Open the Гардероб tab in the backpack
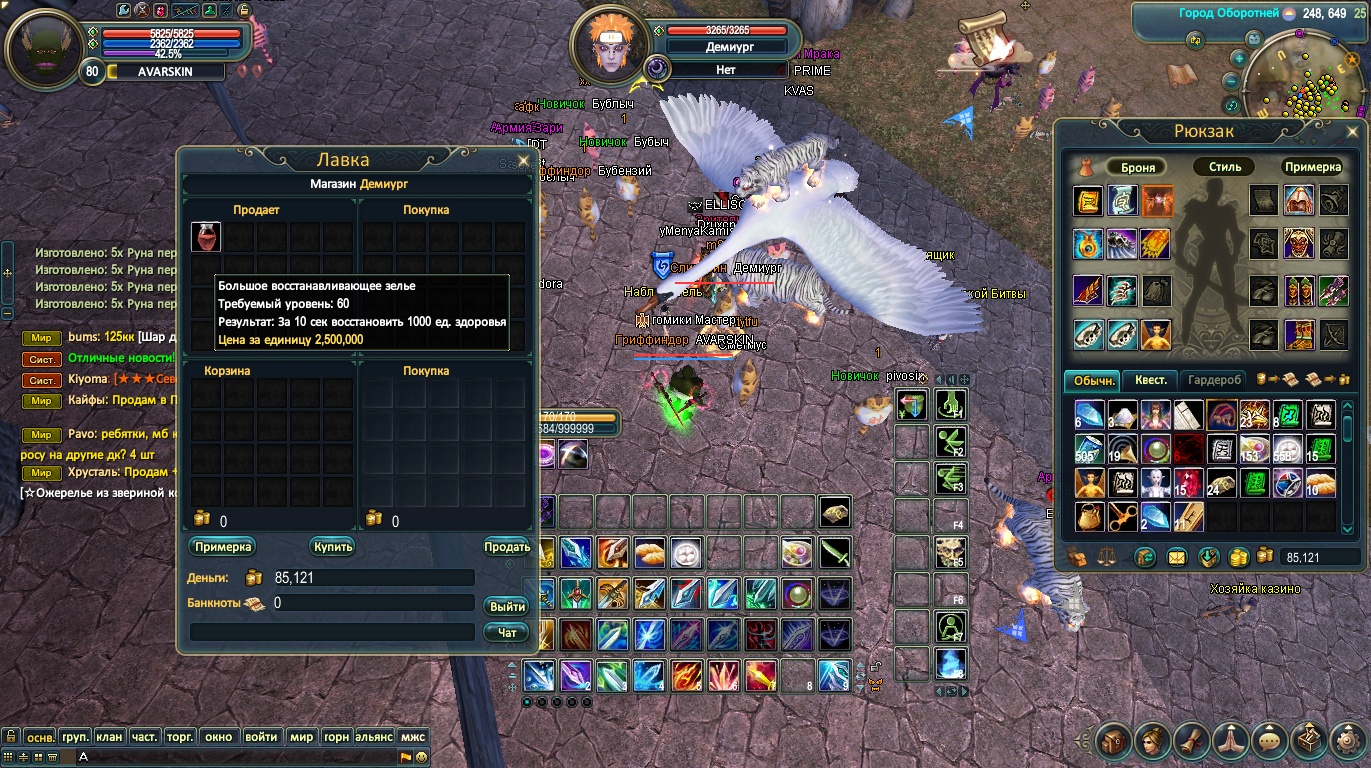 coord(1214,380)
